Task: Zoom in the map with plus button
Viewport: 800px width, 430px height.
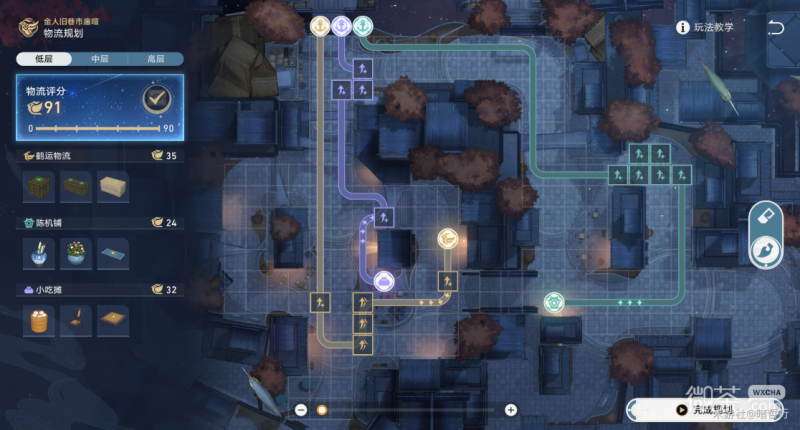Action: pos(511,410)
